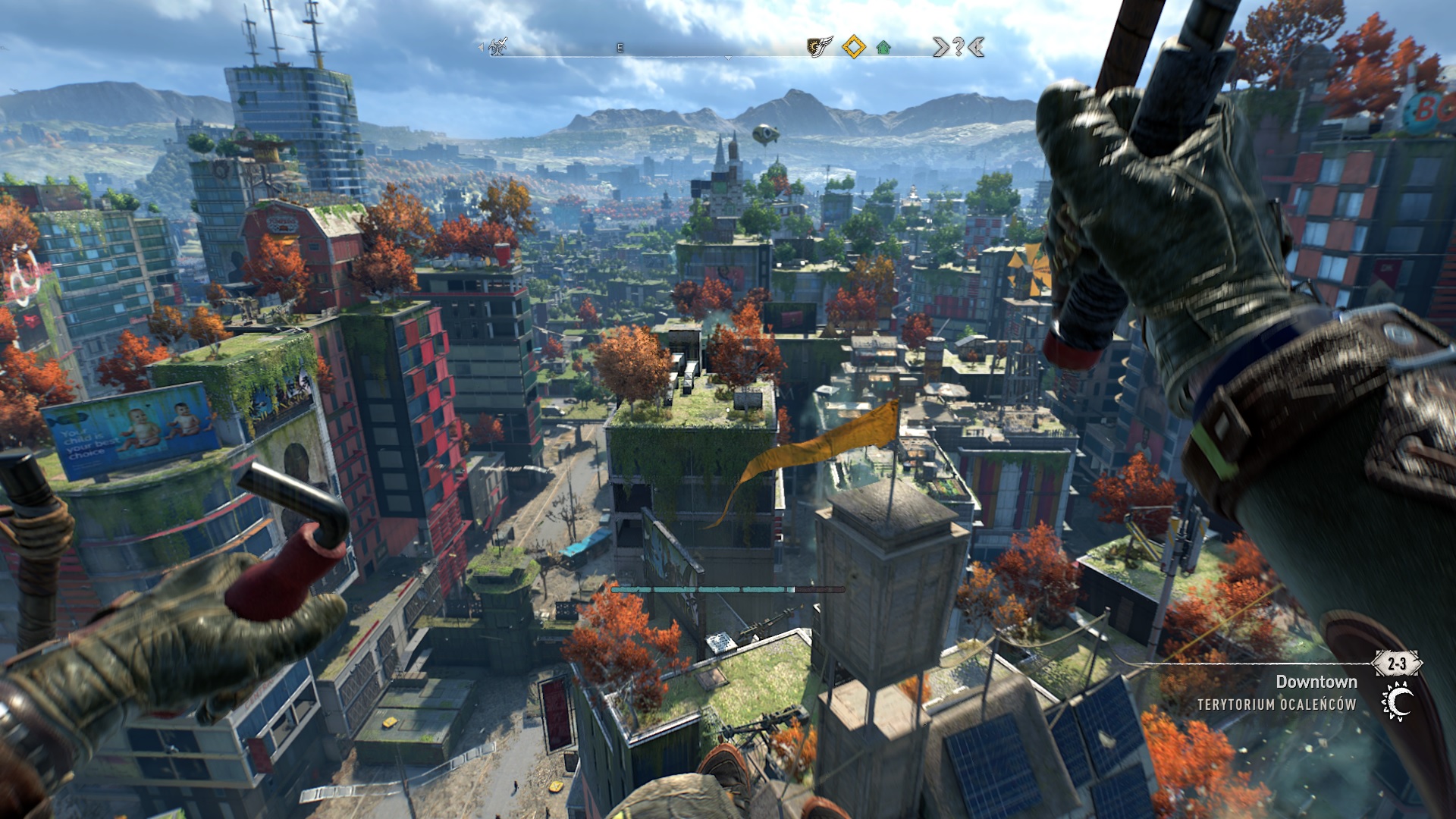The height and width of the screenshot is (819, 1456).
Task: Click the biohazard marker on the compass
Action: tap(497, 47)
